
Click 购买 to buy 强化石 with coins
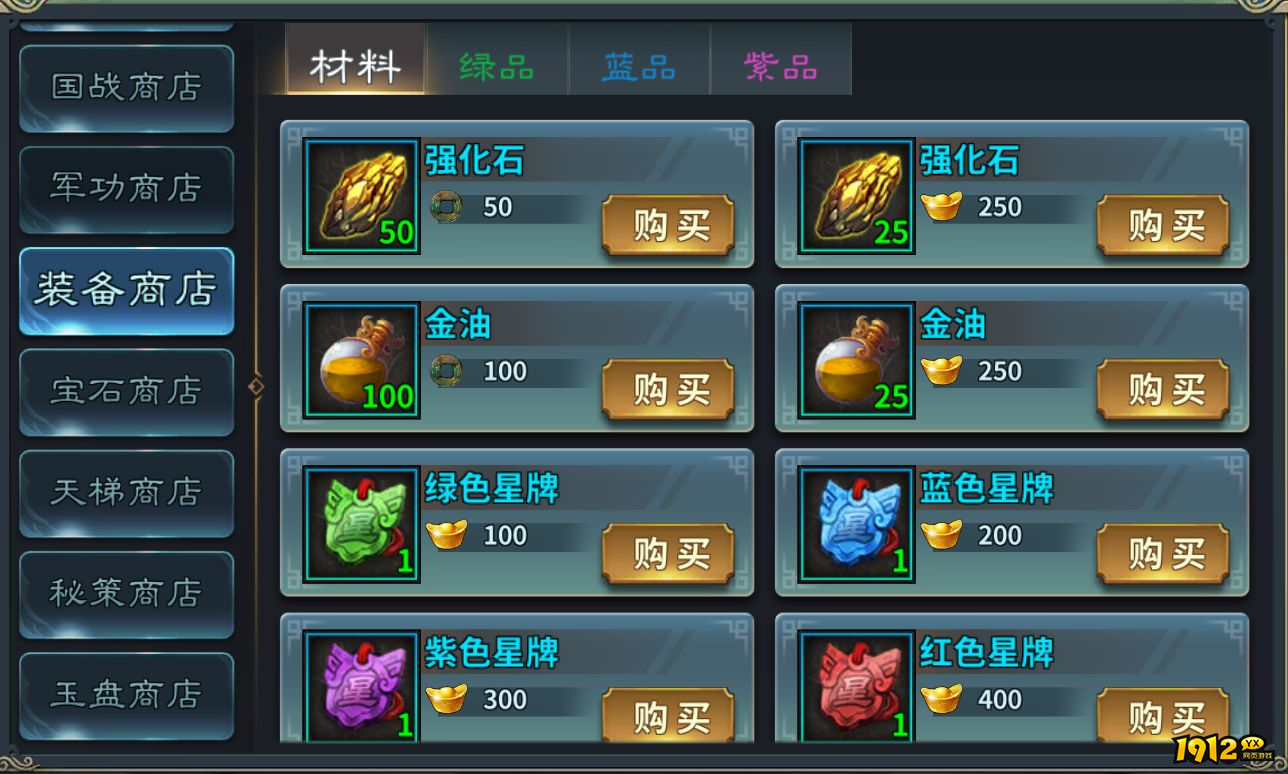point(668,226)
